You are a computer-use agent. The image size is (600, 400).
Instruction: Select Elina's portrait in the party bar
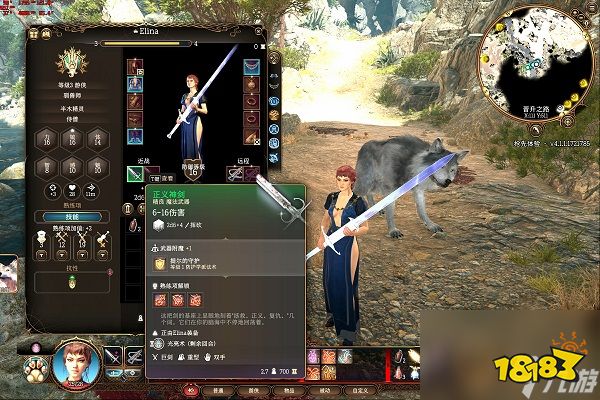point(77,363)
